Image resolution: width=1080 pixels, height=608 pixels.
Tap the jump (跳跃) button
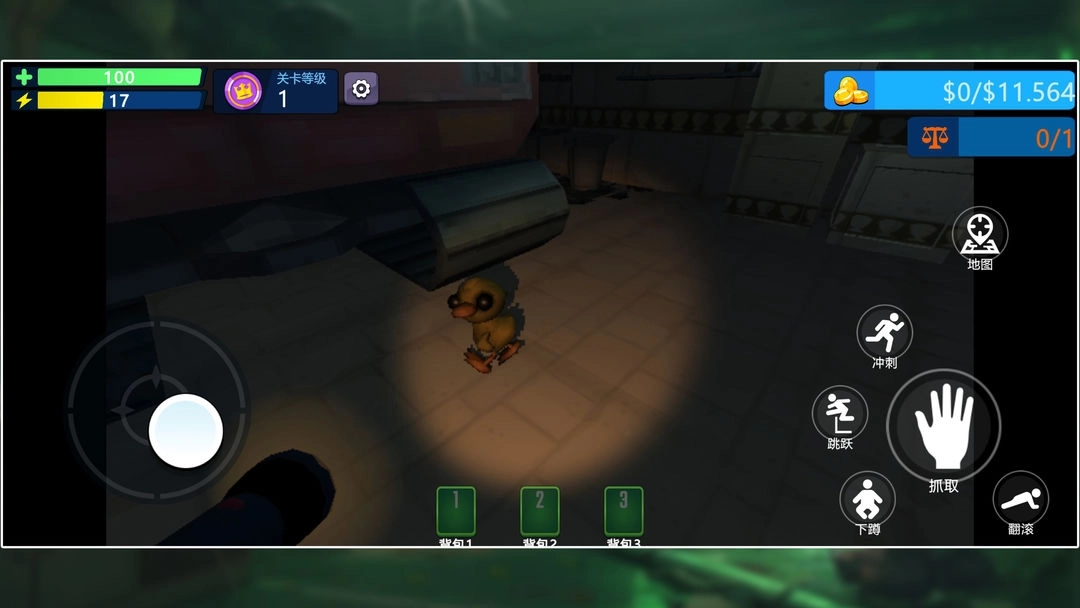coord(839,412)
